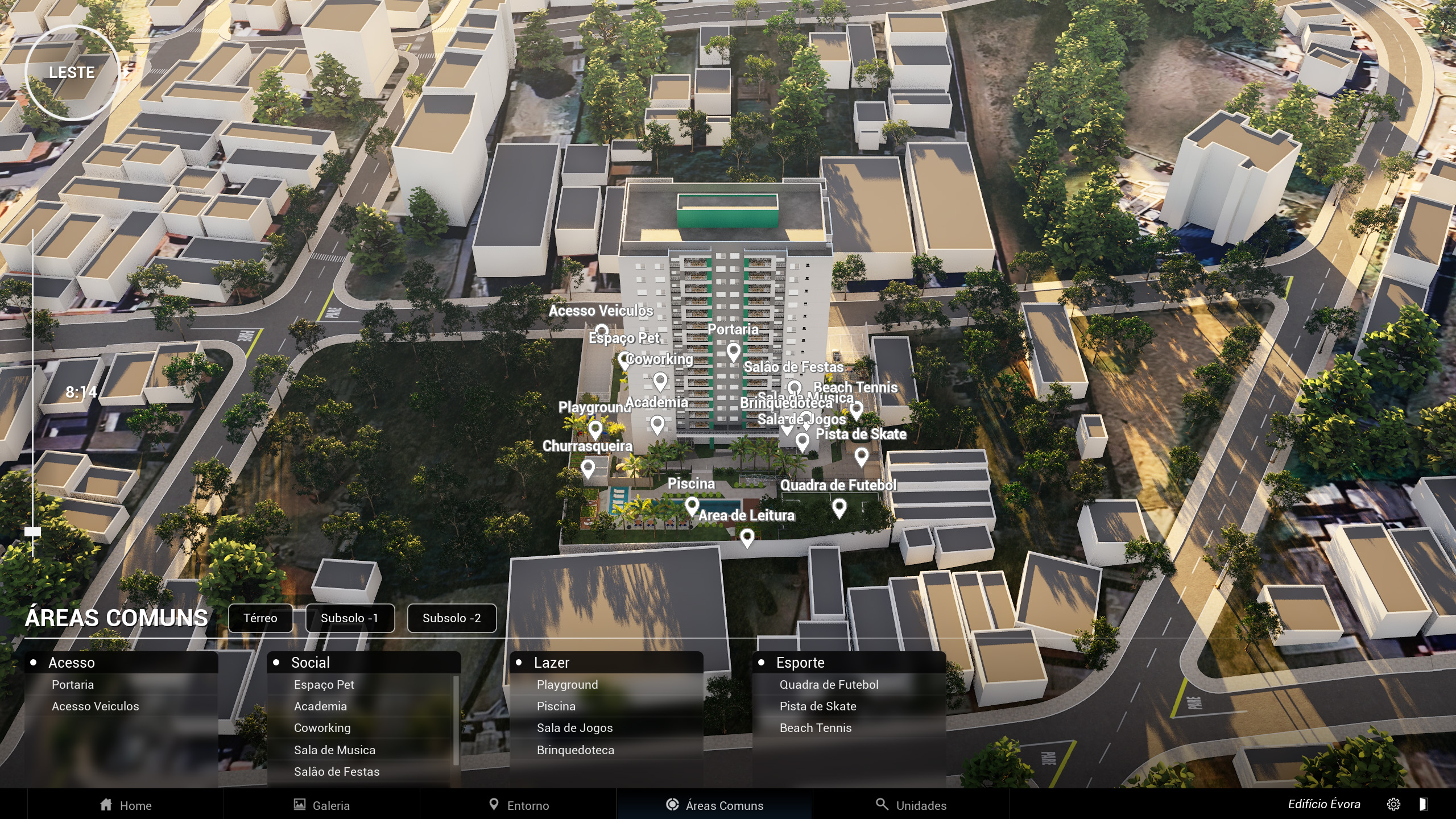Viewport: 1456px width, 819px height.
Task: Open the Unidades search section
Action: [x=911, y=805]
